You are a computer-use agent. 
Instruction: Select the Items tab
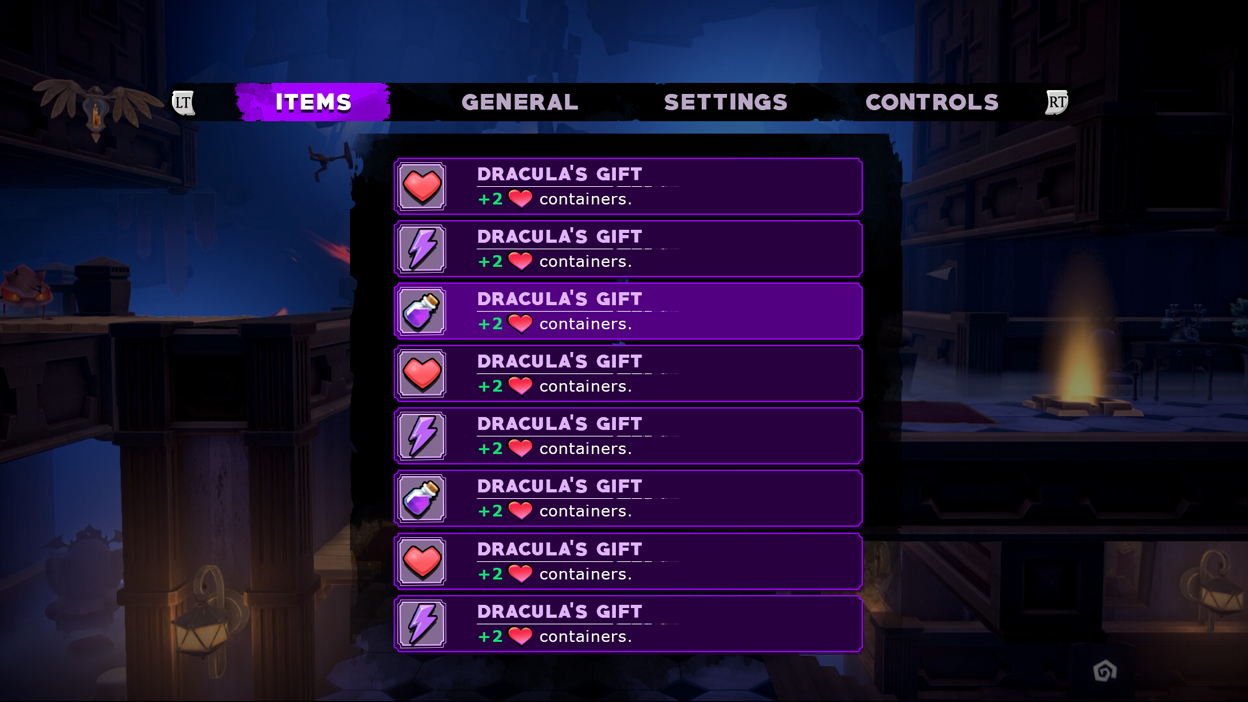[x=313, y=102]
